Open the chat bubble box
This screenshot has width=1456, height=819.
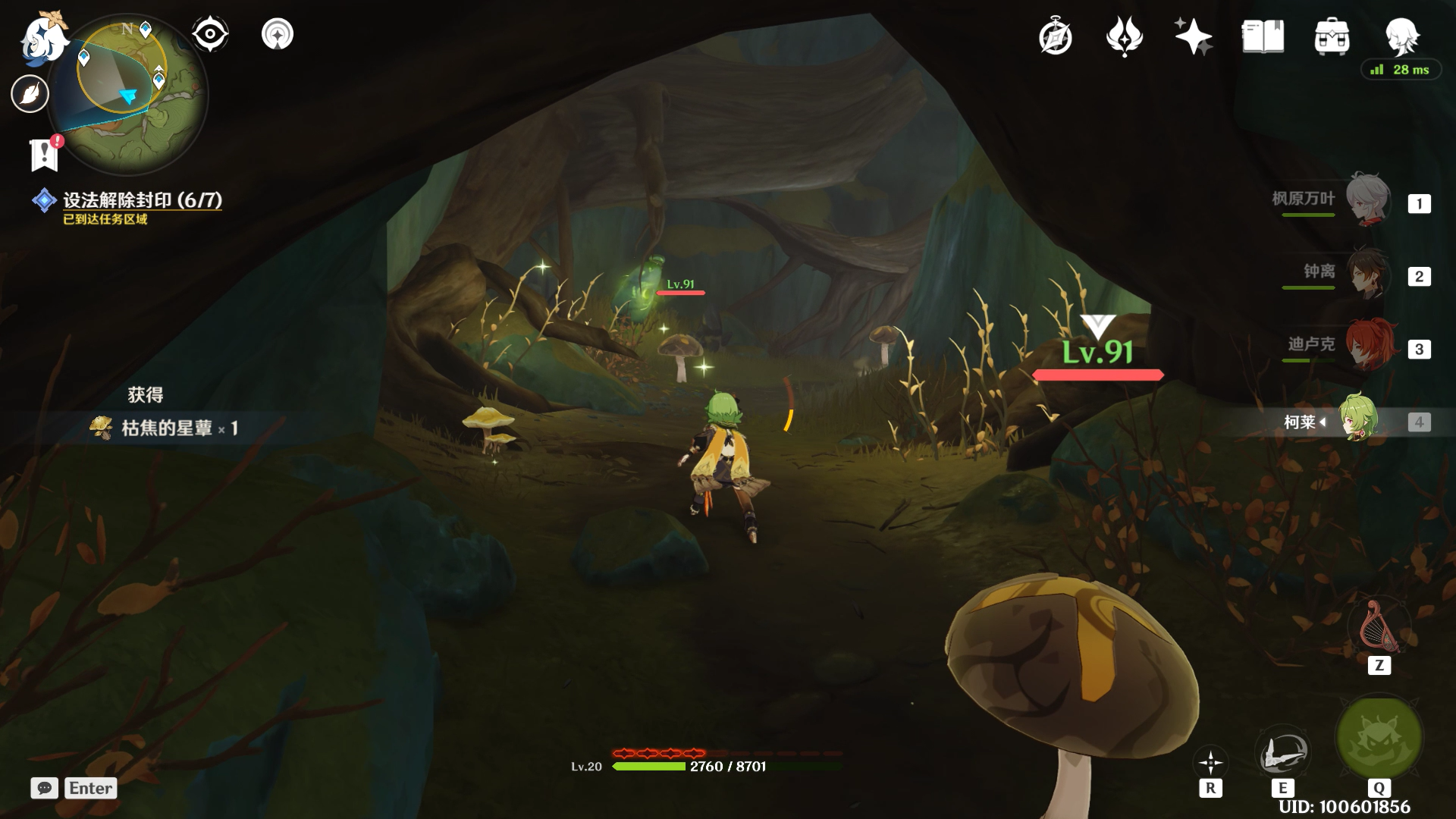tap(45, 788)
